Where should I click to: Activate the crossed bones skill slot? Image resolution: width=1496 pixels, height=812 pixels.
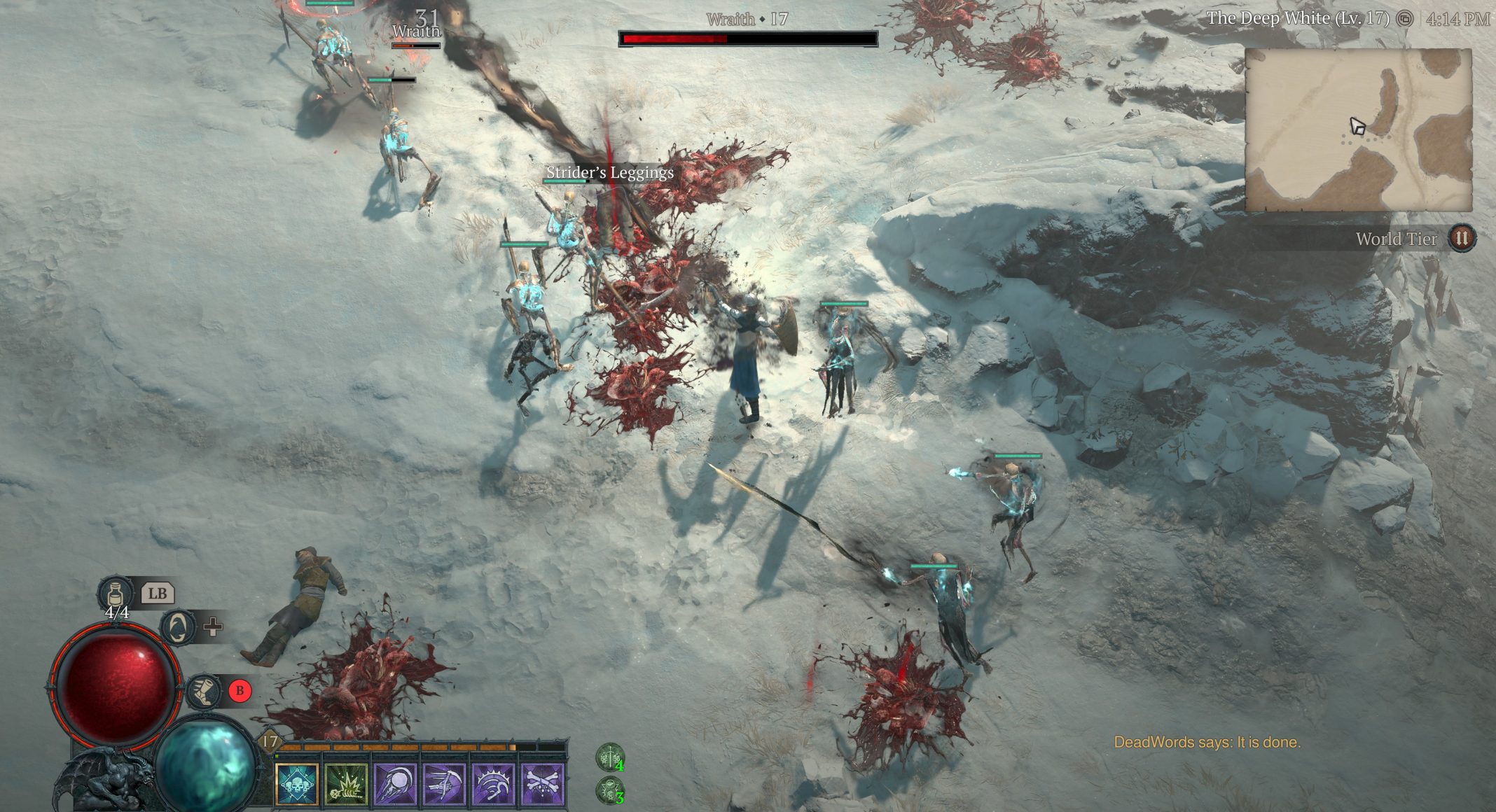point(543,783)
